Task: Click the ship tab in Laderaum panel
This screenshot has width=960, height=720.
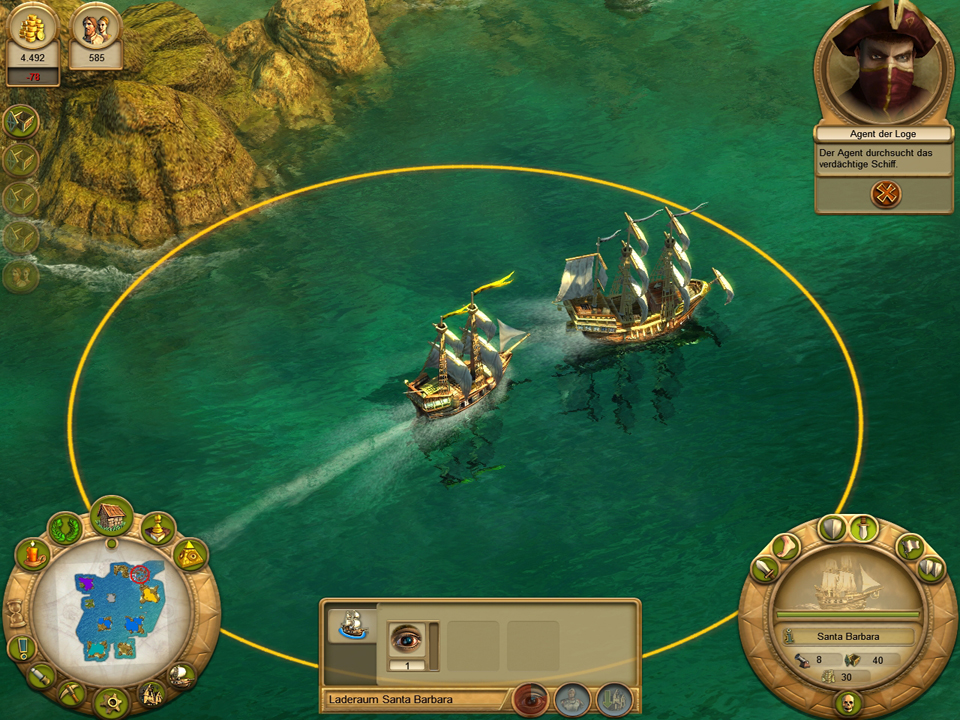Action: (350, 626)
